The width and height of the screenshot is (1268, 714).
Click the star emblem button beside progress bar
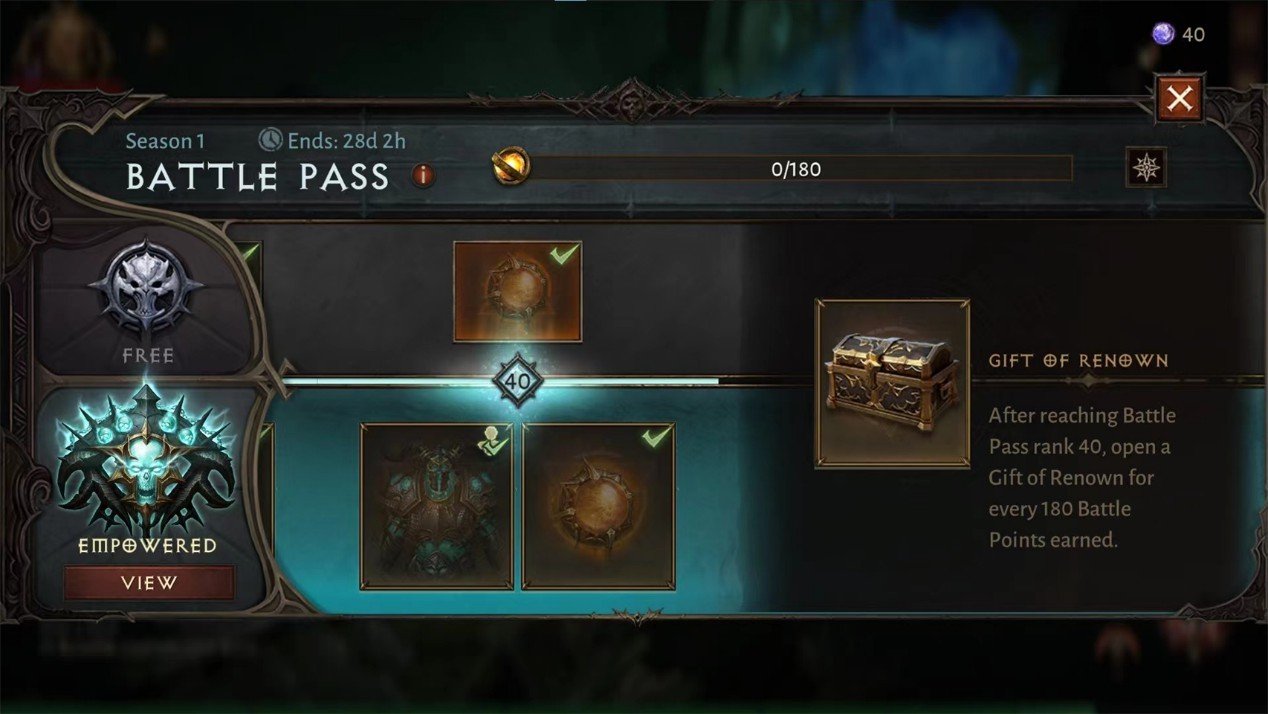tap(1146, 167)
